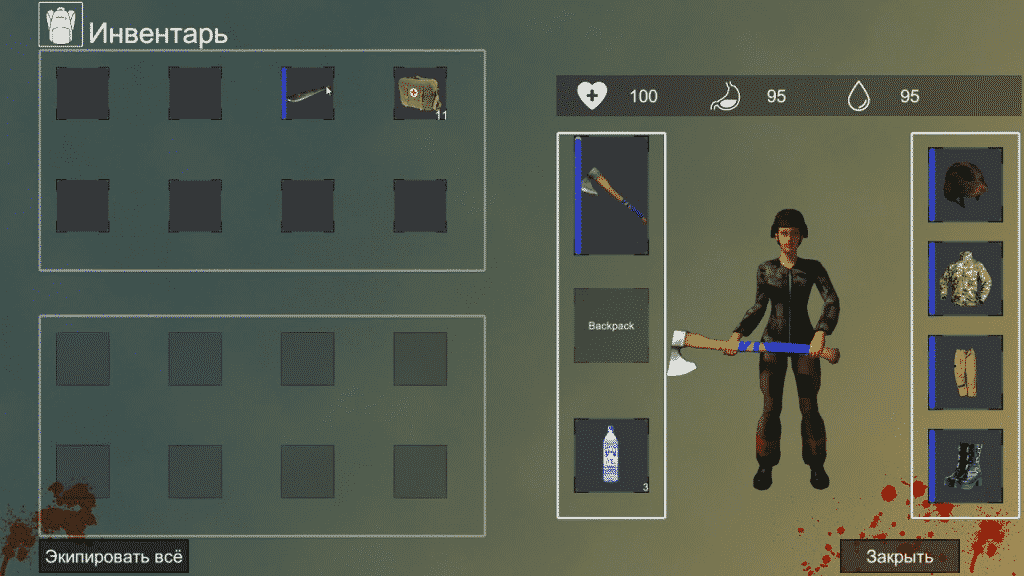Click the empty Backpack slot
The image size is (1024, 576).
tap(611, 326)
